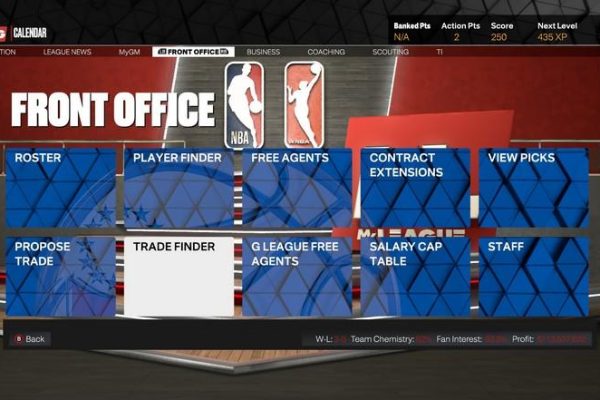Image resolution: width=600 pixels, height=400 pixels.
Task: Select the Propose Trade tile
Action: (61, 277)
